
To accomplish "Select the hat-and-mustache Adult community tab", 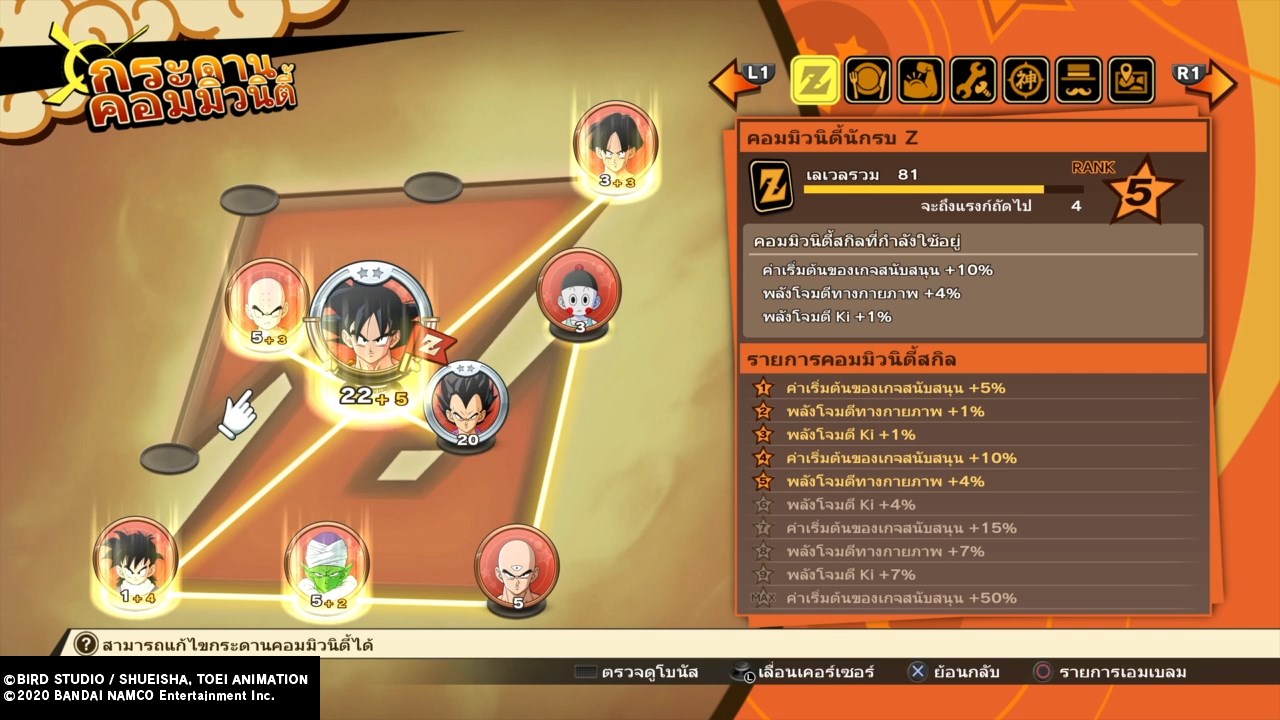I will click(1079, 81).
